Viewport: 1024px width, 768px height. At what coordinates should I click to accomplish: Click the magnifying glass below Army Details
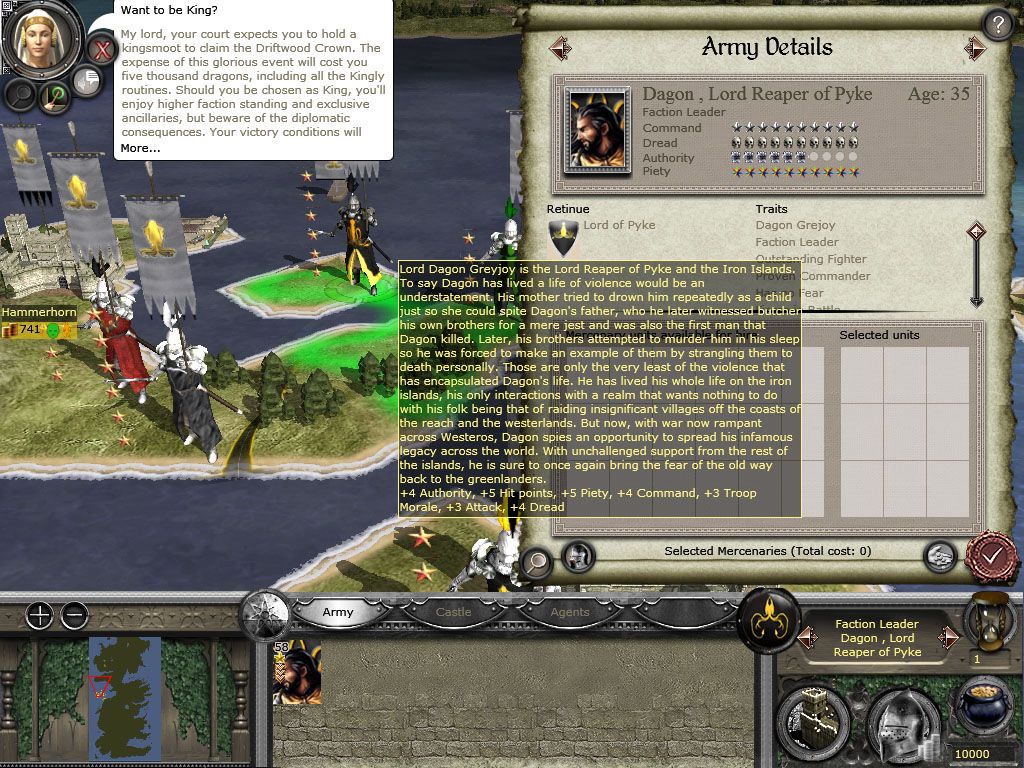coord(537,562)
